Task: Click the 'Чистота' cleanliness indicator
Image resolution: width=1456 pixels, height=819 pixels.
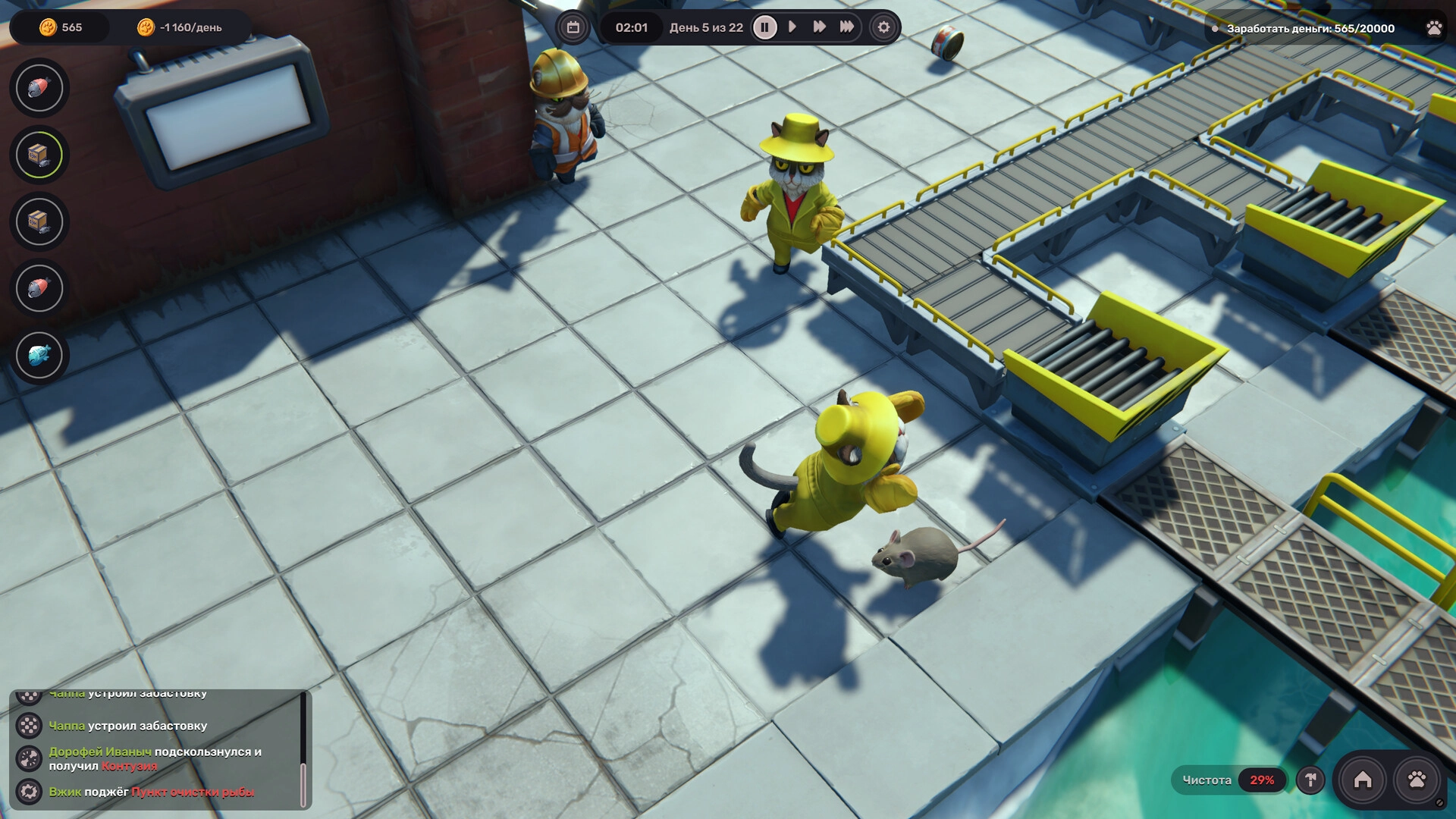Action: pyautogui.click(x=1228, y=780)
